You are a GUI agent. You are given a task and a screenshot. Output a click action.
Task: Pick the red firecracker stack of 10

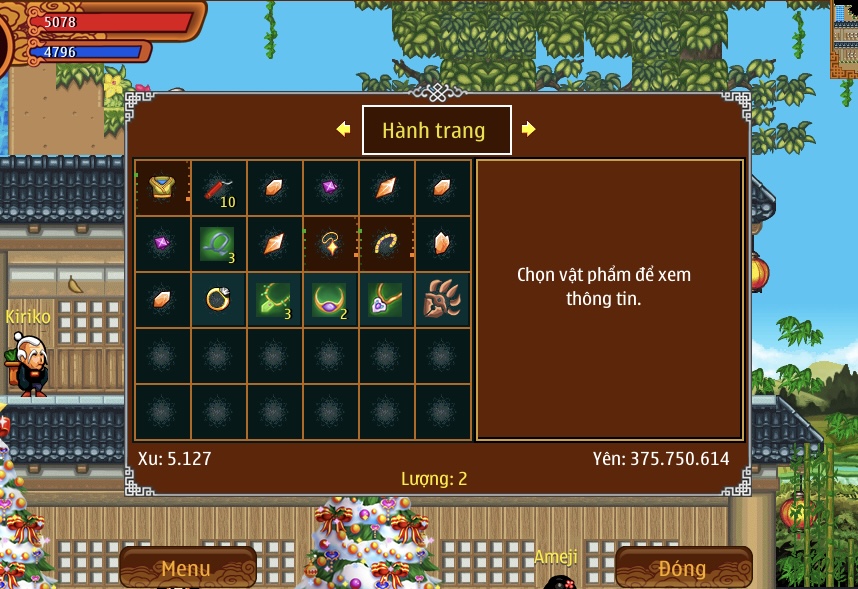[x=218, y=188]
